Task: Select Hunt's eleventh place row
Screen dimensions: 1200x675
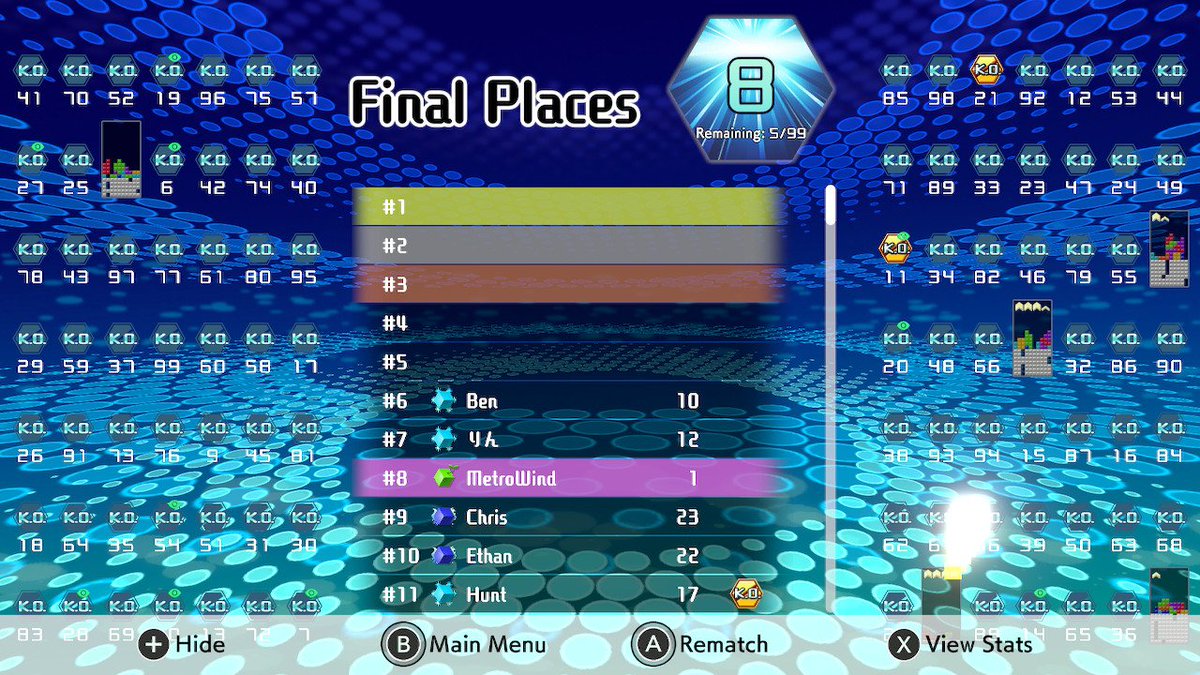Action: pyautogui.click(x=565, y=594)
